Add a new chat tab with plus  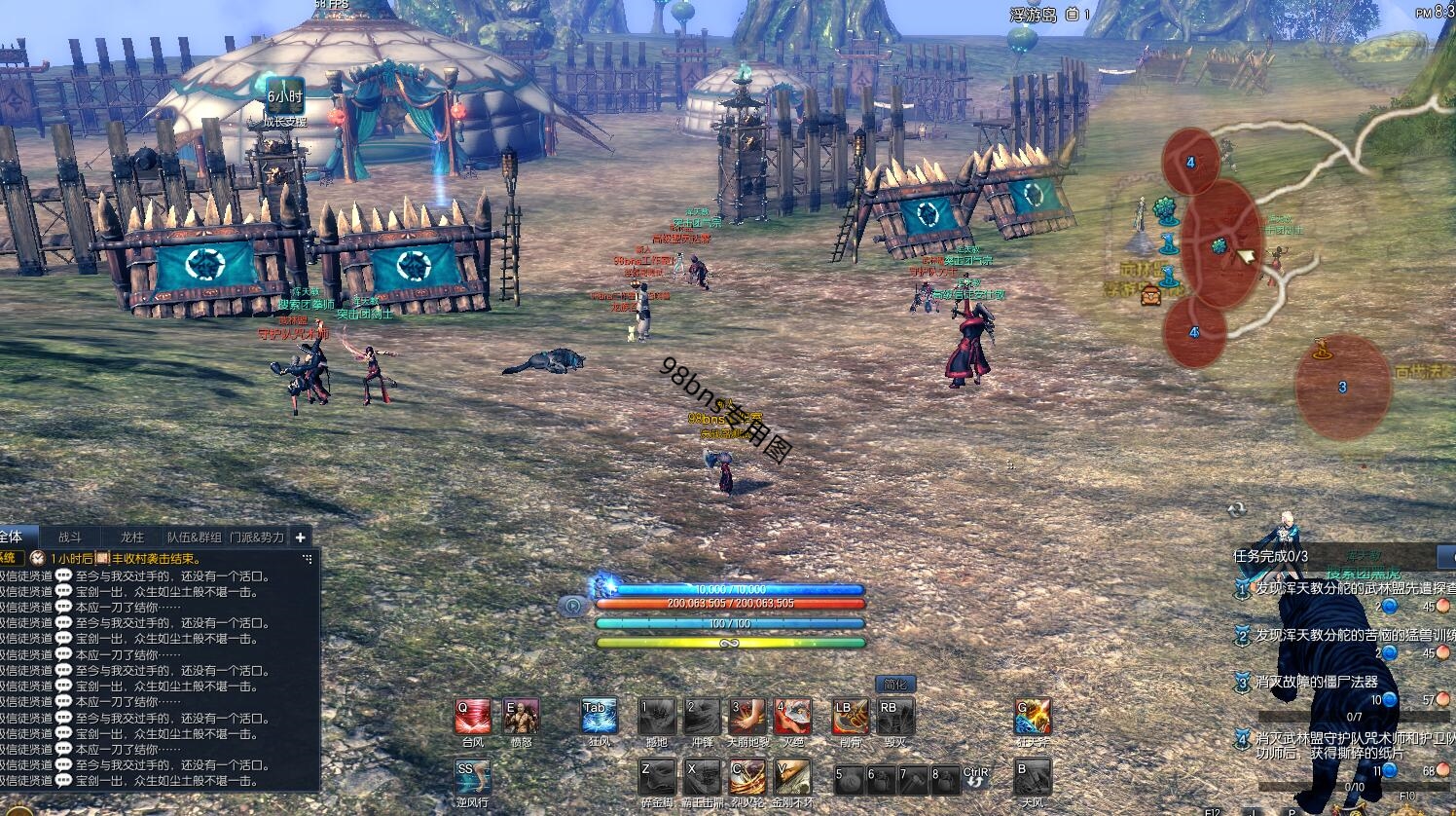tap(301, 537)
